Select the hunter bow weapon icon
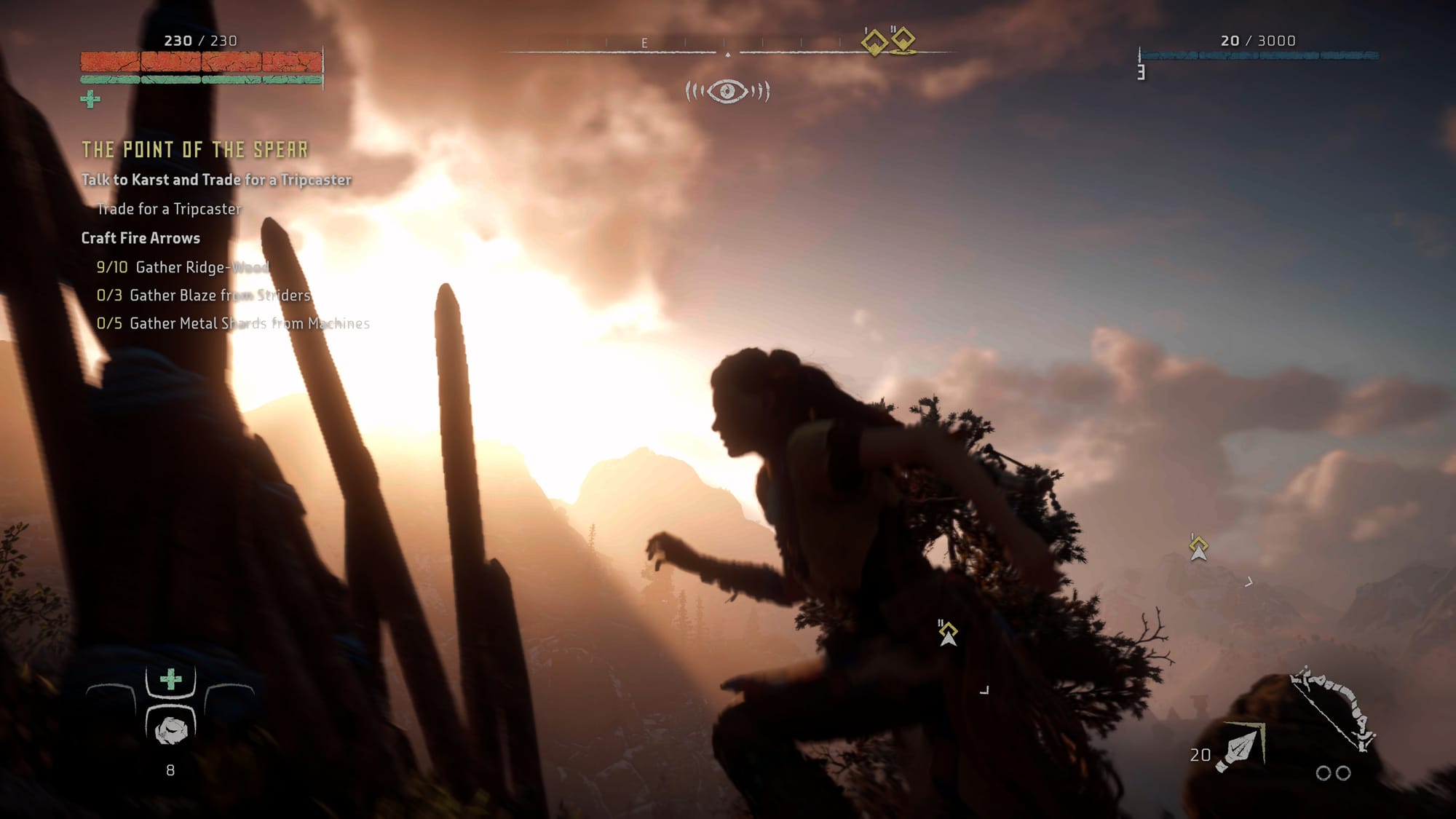Viewport: 1456px width, 819px height. coord(1332,708)
